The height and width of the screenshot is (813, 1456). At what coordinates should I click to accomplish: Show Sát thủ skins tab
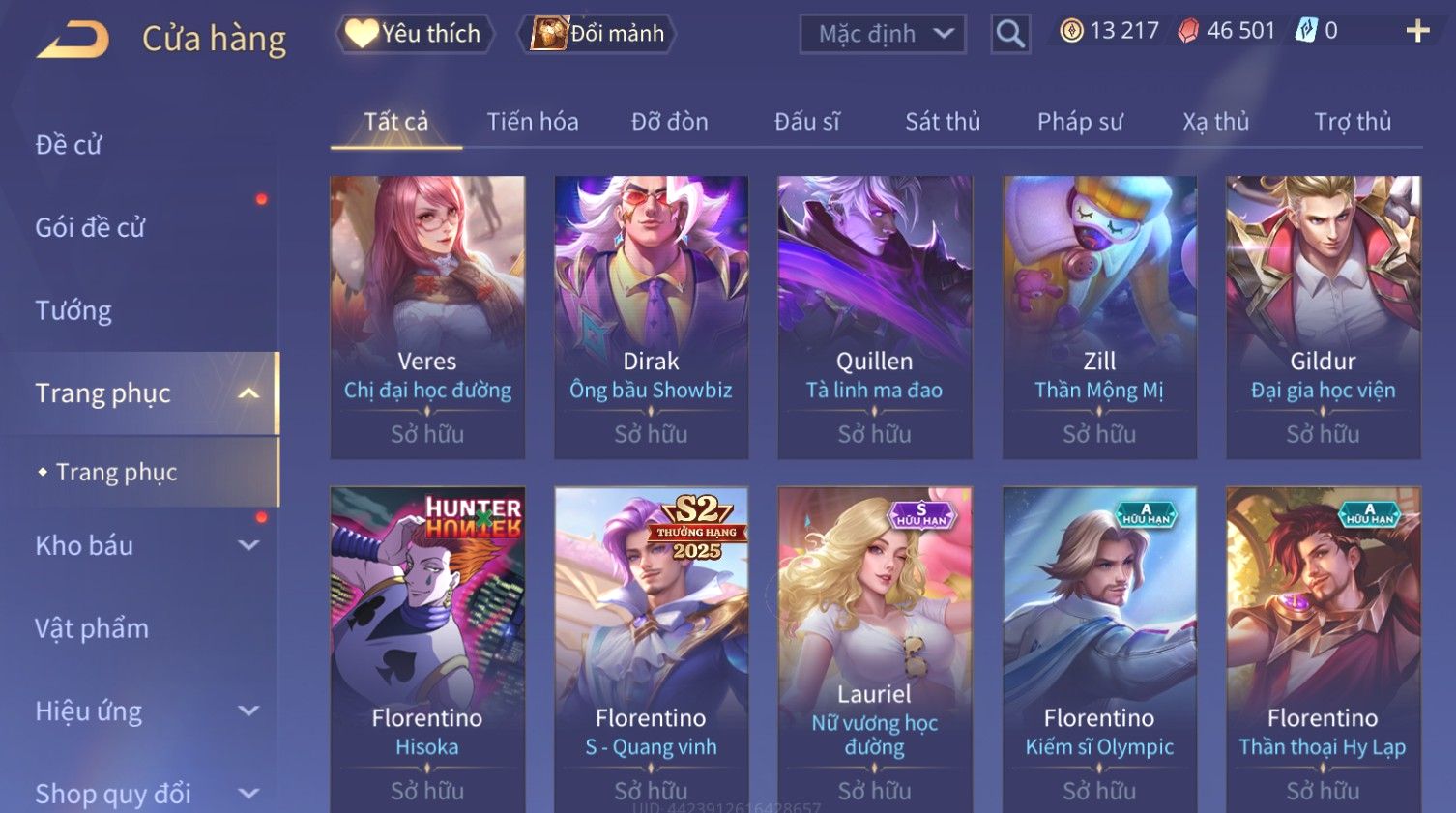point(943,122)
